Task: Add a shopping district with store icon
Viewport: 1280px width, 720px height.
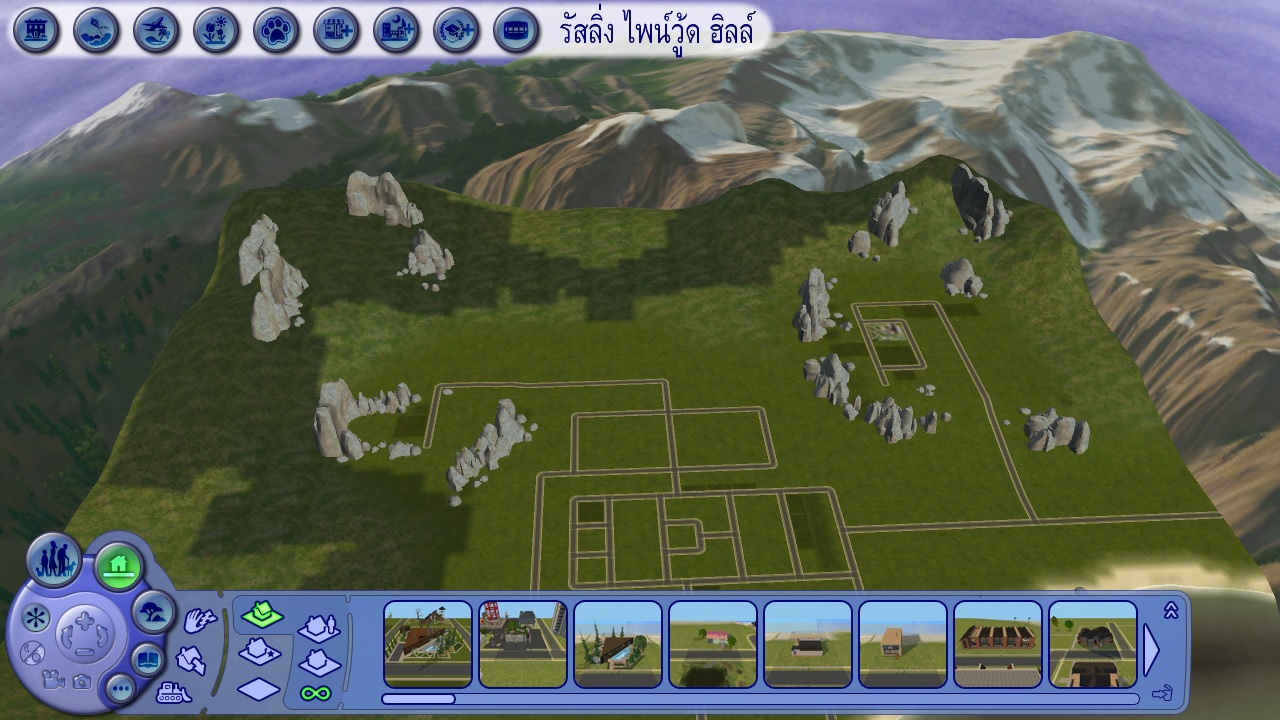Action: point(336,30)
